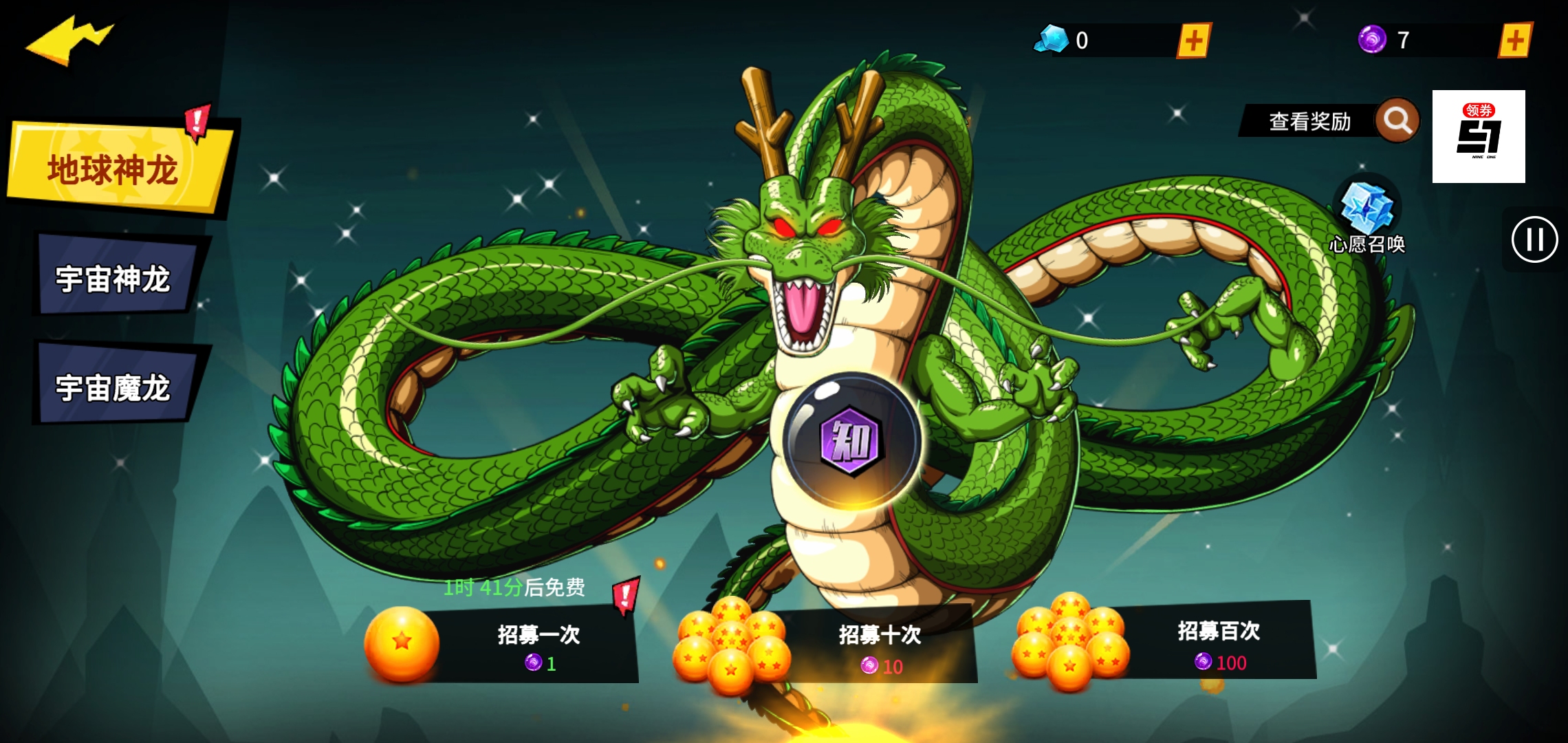This screenshot has width=1568, height=743.
Task: View rewards via 查看奖励 button
Action: tap(1327, 121)
